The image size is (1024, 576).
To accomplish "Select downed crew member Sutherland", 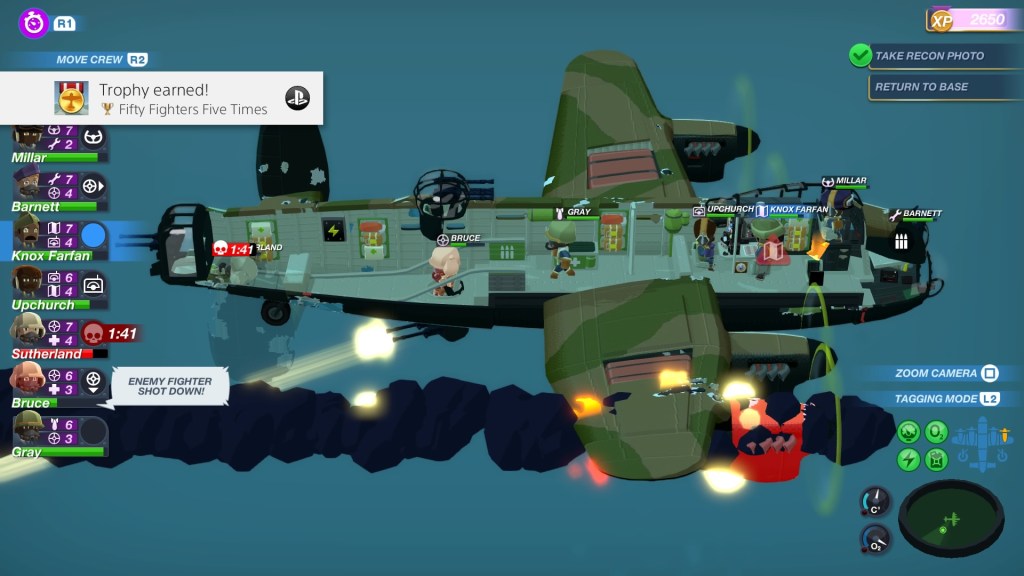I will (28, 332).
